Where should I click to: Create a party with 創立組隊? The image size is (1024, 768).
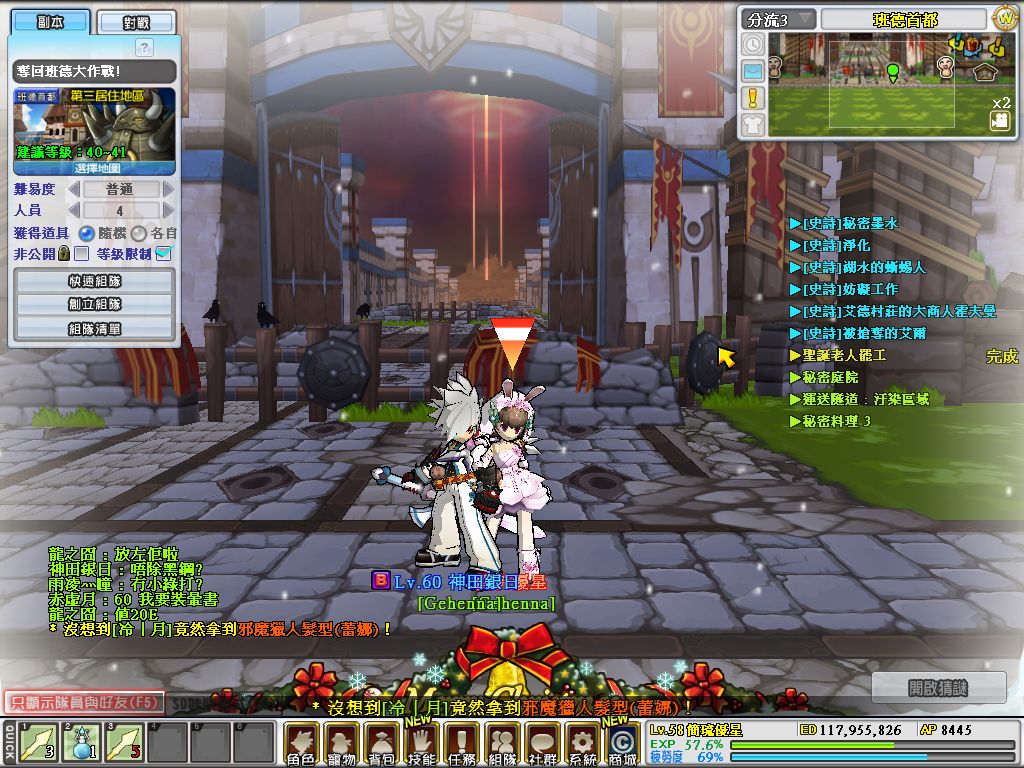95,304
